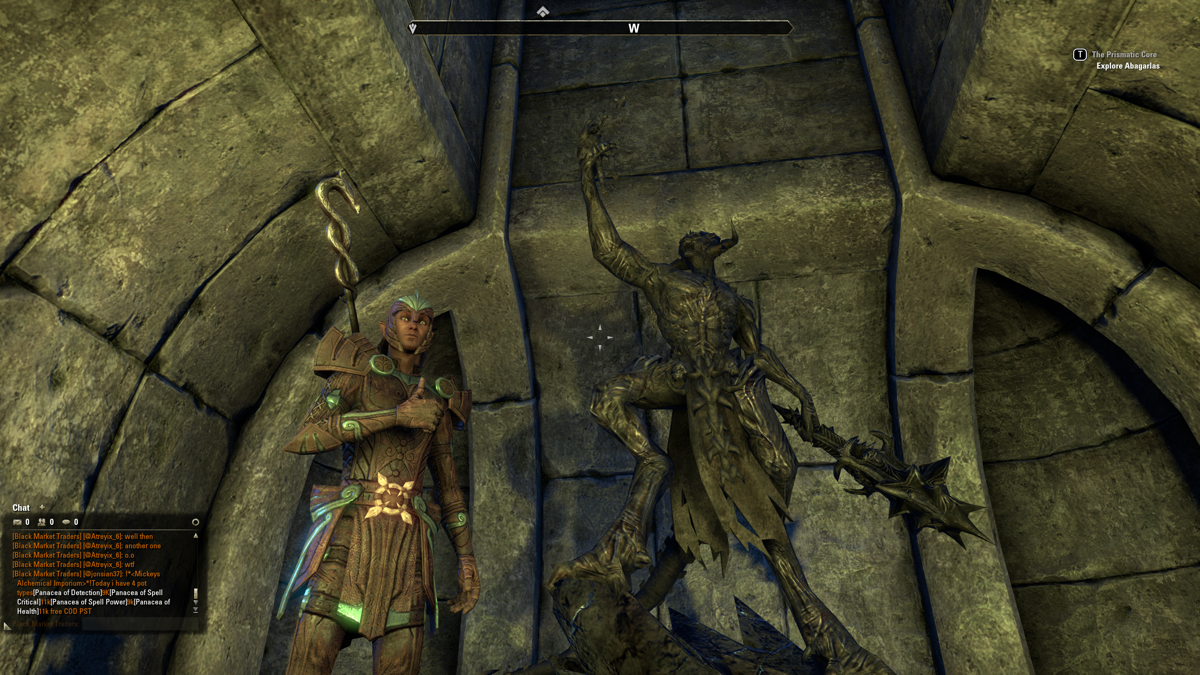Open the mail notifications icon in chat
Viewport: 1200px width, 675px height.
pyautogui.click(x=17, y=522)
